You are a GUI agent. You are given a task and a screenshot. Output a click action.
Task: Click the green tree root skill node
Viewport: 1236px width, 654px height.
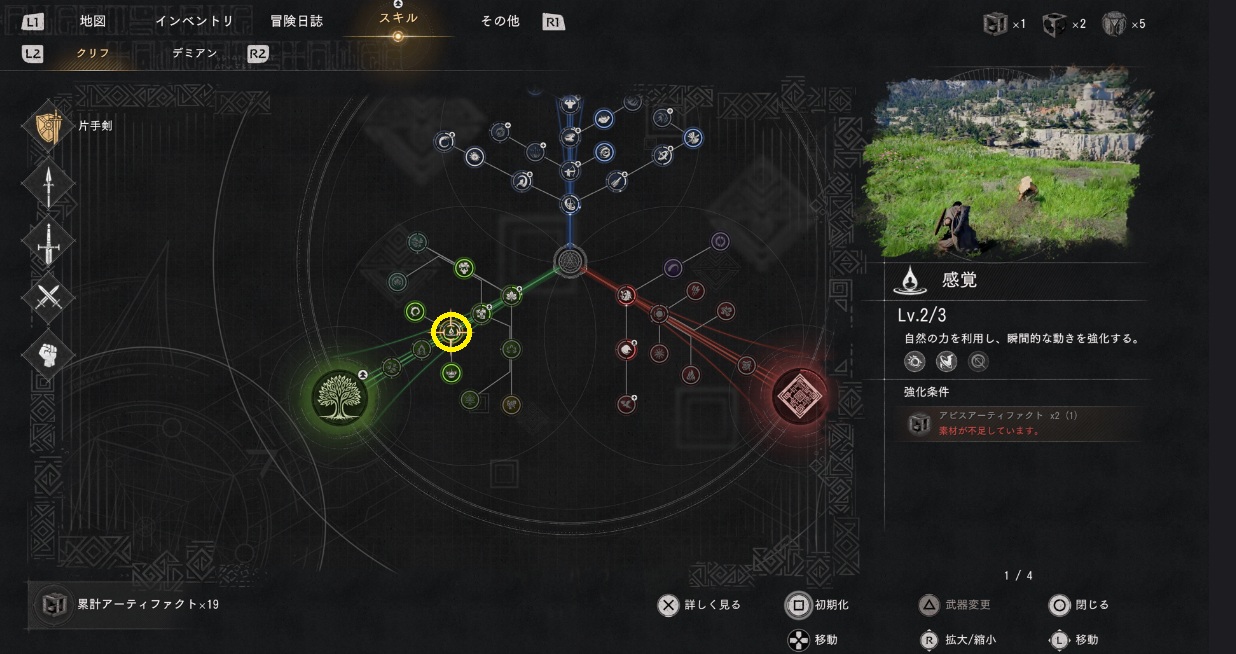click(x=340, y=397)
